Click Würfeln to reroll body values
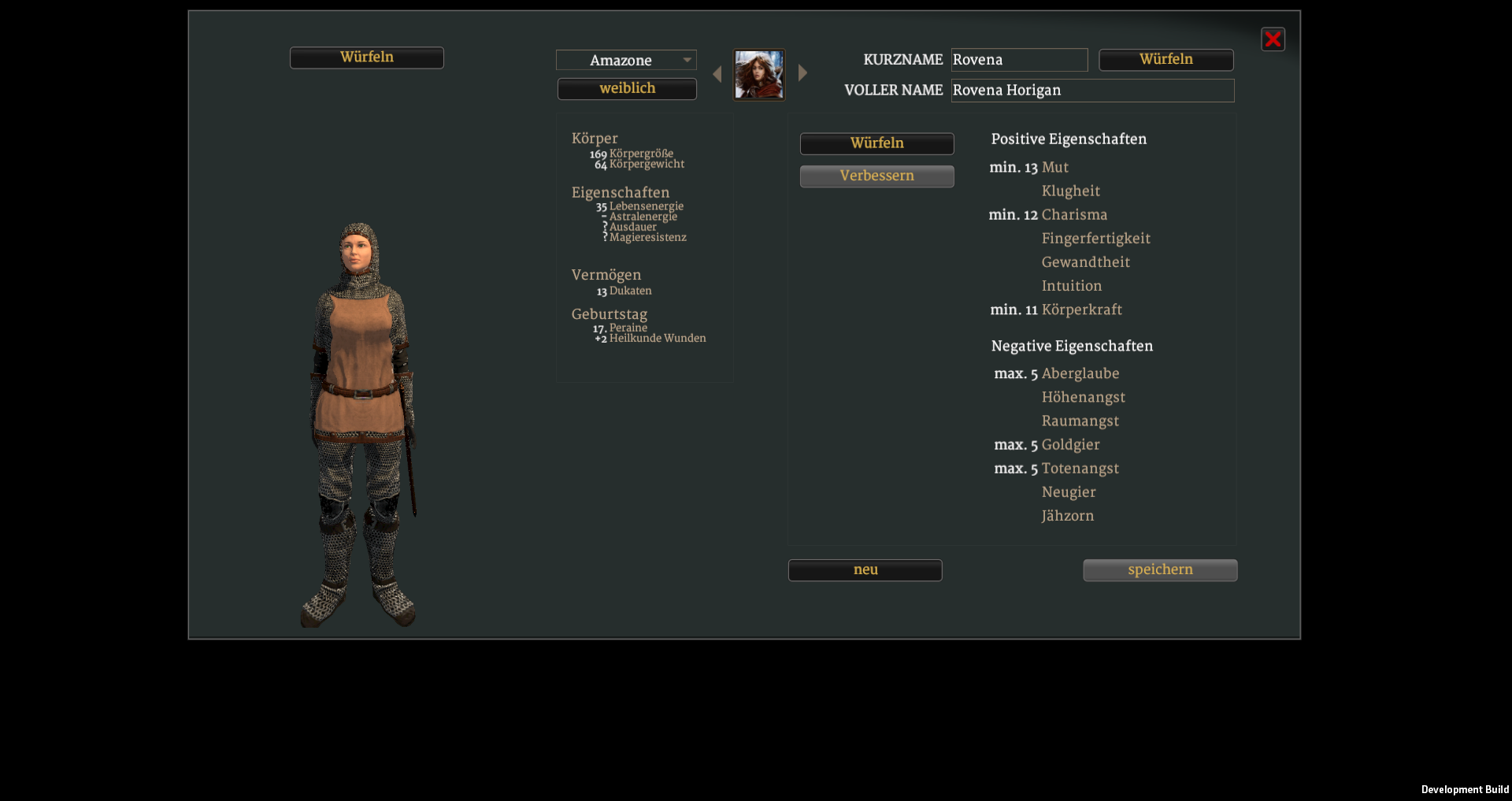The width and height of the screenshot is (1512, 801). coord(367,57)
